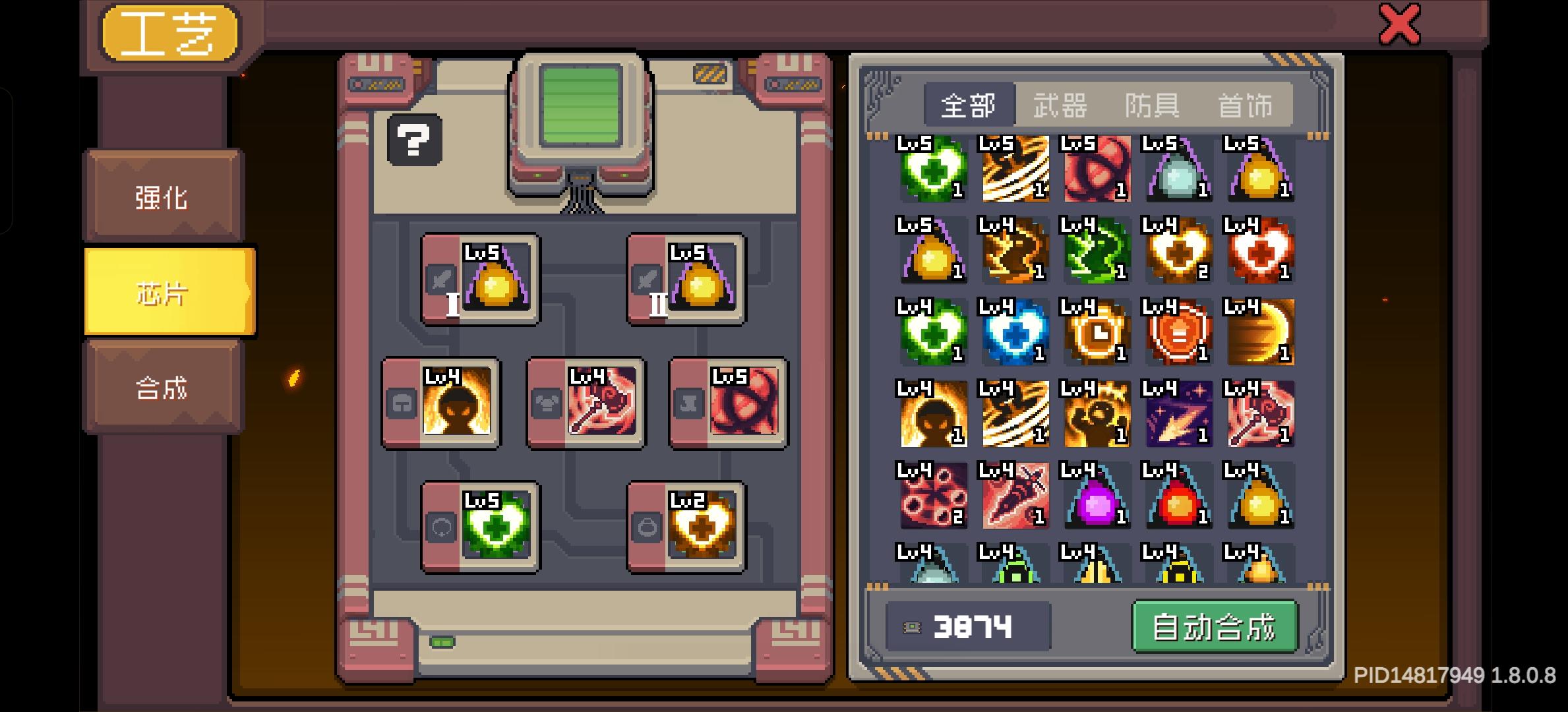This screenshot has height=712, width=1568.
Task: Select the Lv4 orange shield chip in inventory
Action: tap(1178, 333)
